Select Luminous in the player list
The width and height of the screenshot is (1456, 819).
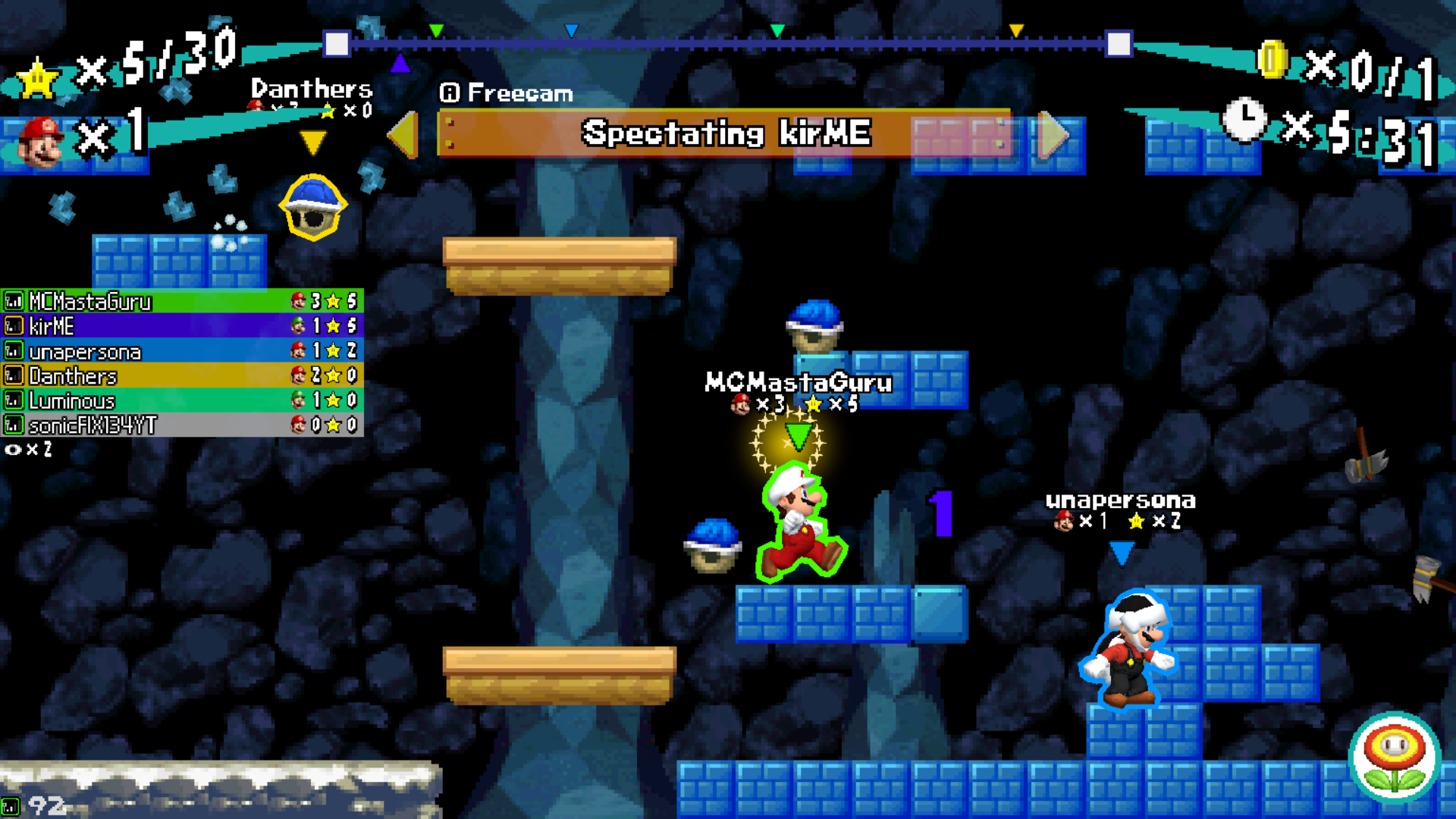click(x=182, y=400)
